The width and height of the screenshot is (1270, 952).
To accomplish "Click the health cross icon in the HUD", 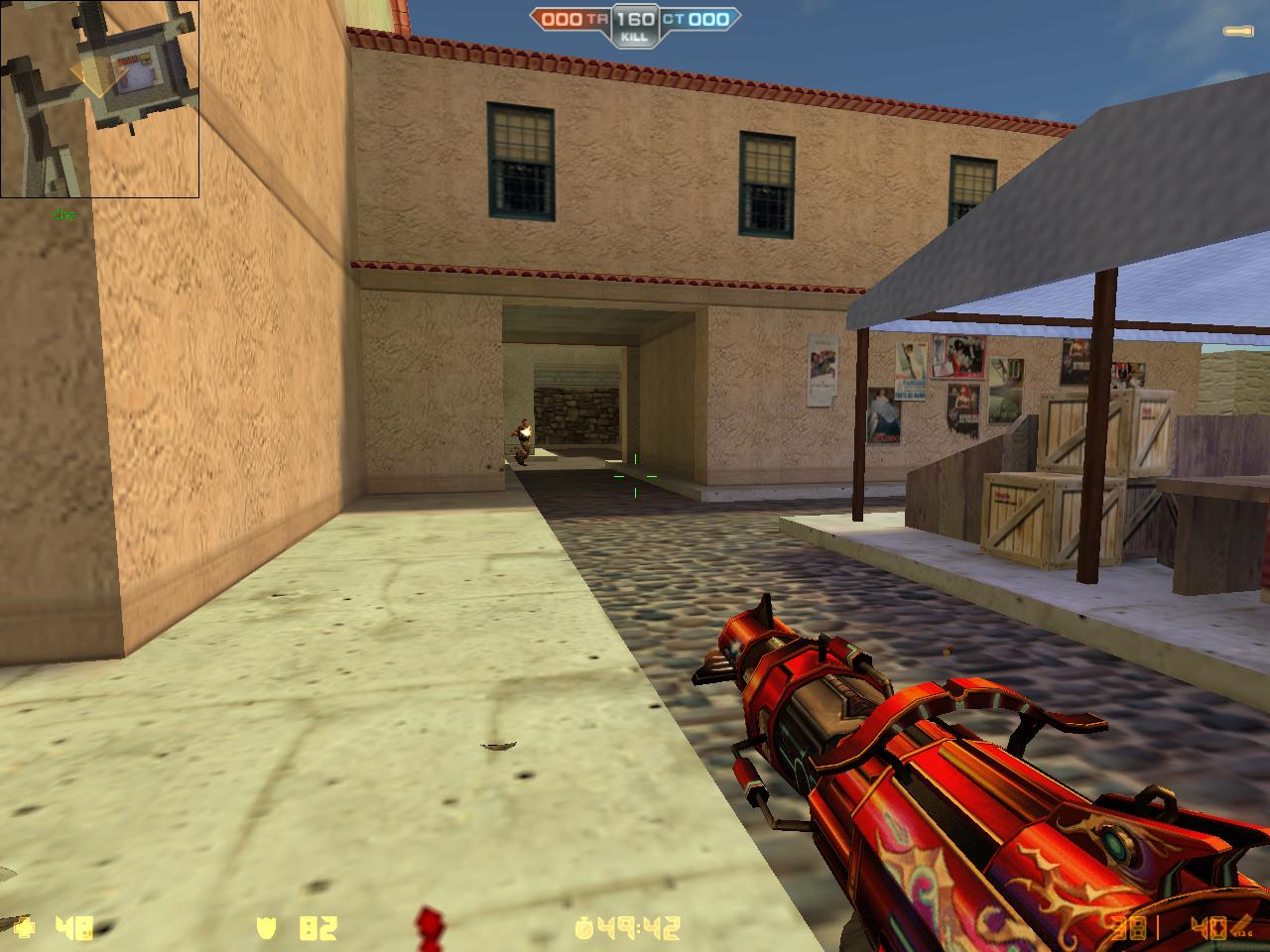I will coord(23,930).
